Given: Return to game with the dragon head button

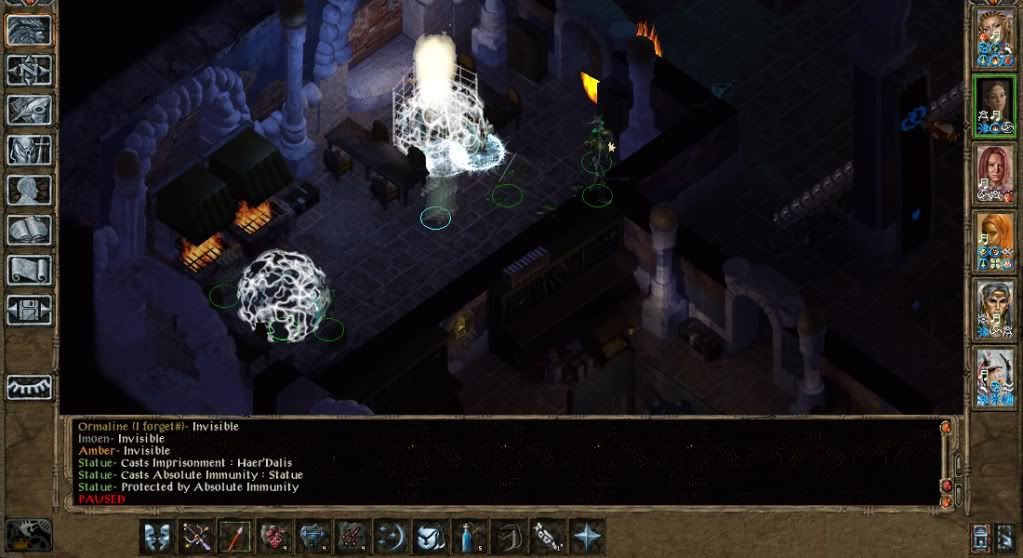Looking at the screenshot, I should point(29,30).
